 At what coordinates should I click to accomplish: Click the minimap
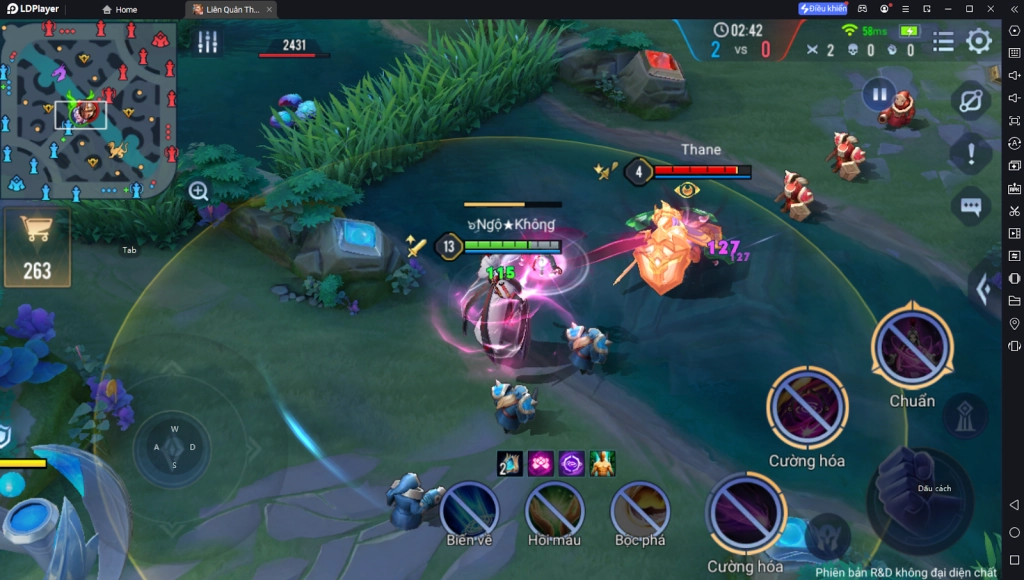click(x=89, y=110)
